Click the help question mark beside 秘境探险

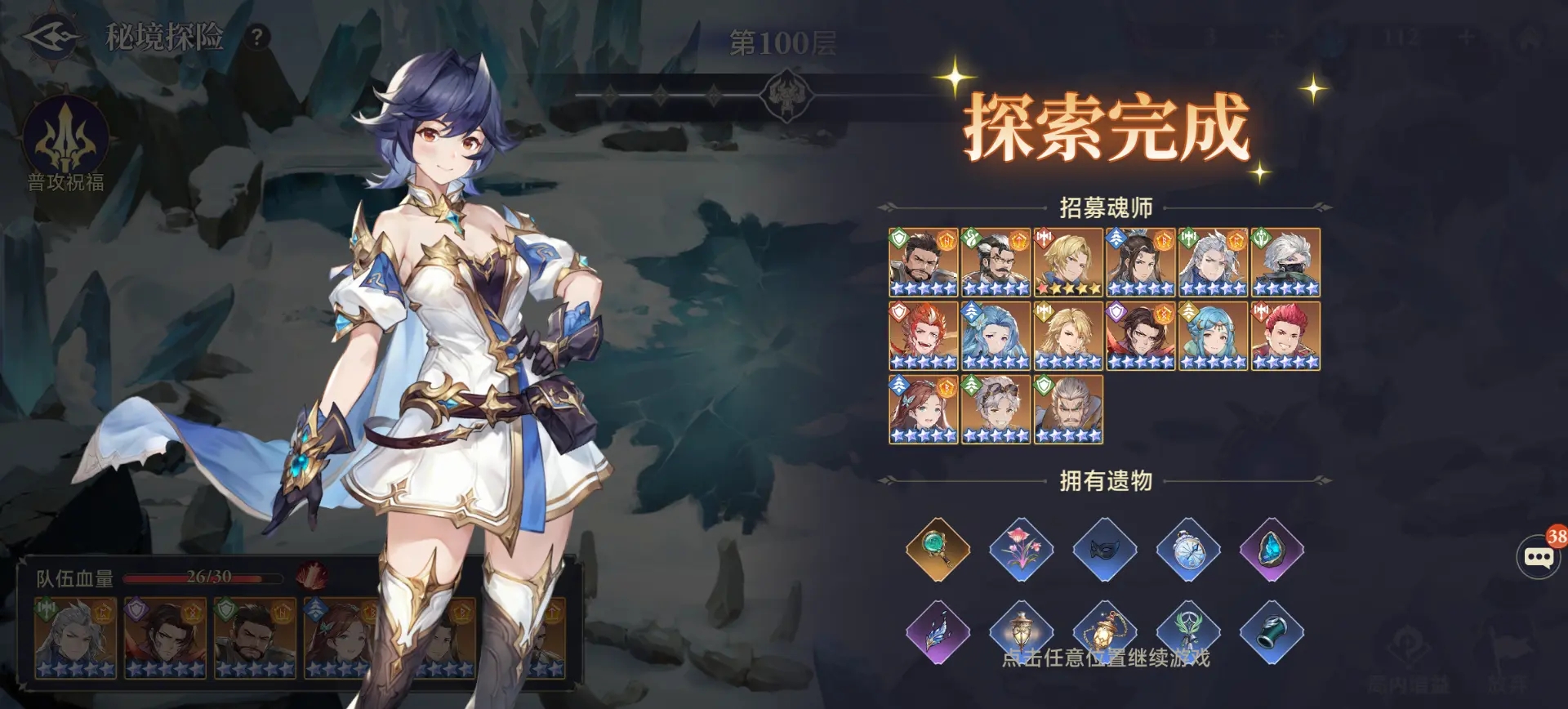tap(259, 36)
